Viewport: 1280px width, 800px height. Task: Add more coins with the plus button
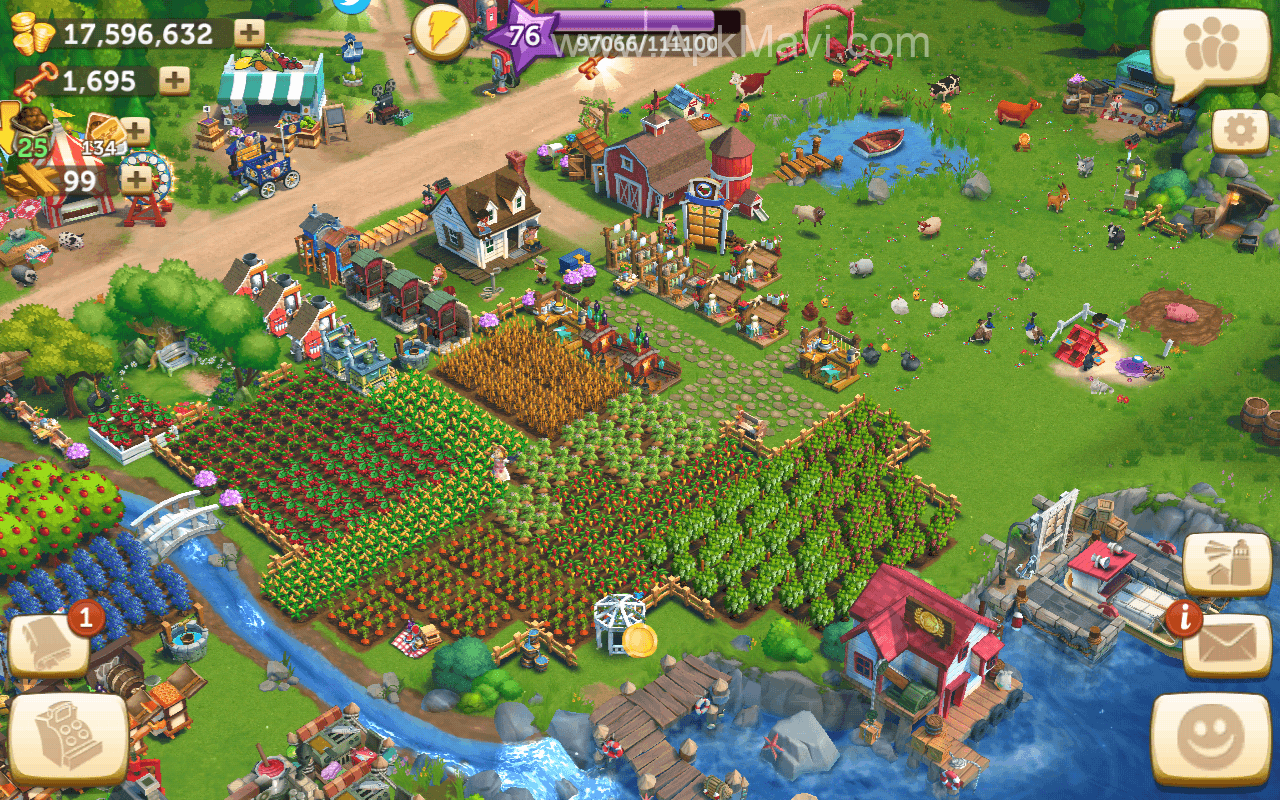click(x=249, y=33)
